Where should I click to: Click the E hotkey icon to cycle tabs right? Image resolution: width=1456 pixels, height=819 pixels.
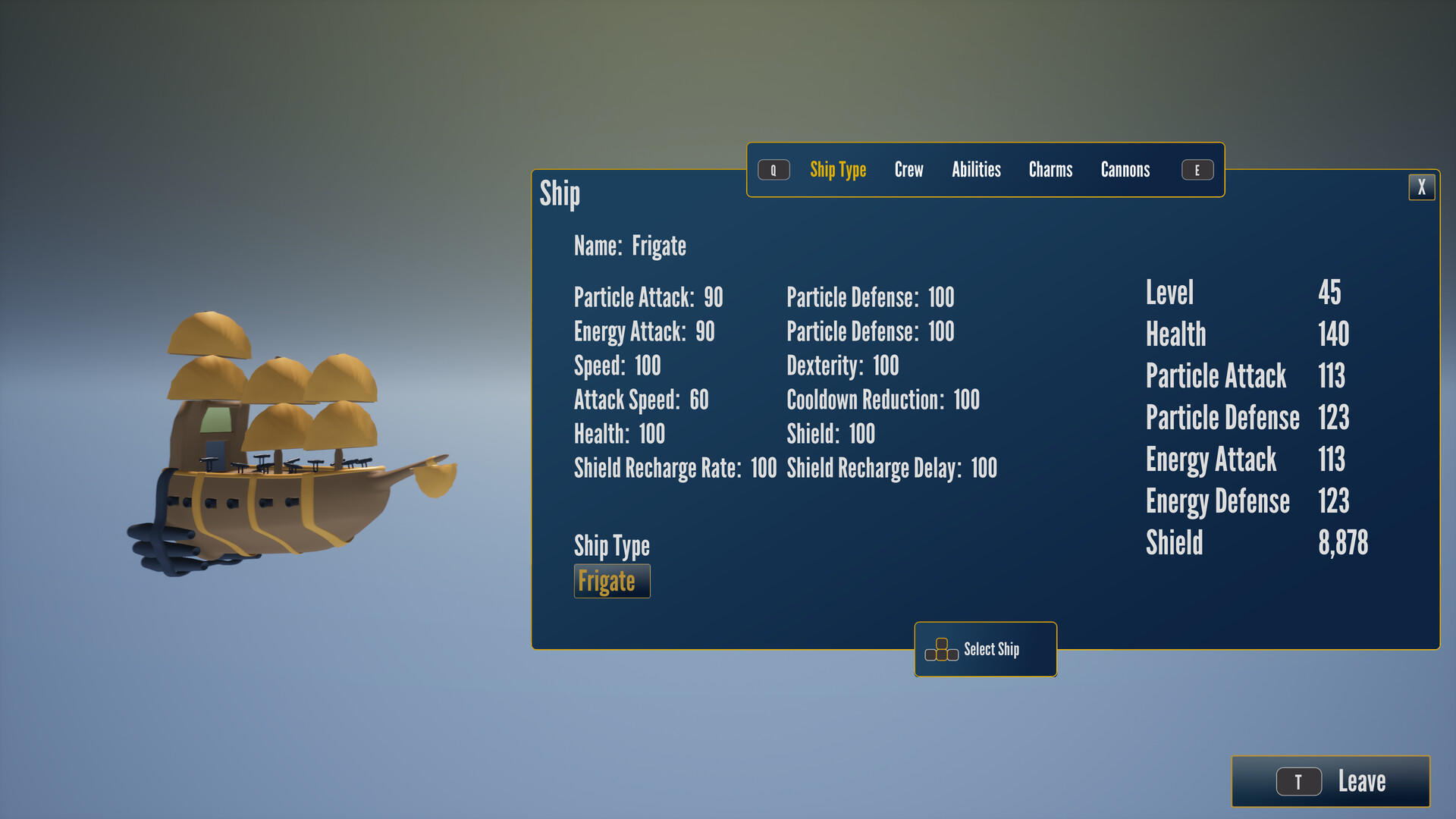[x=1197, y=170]
